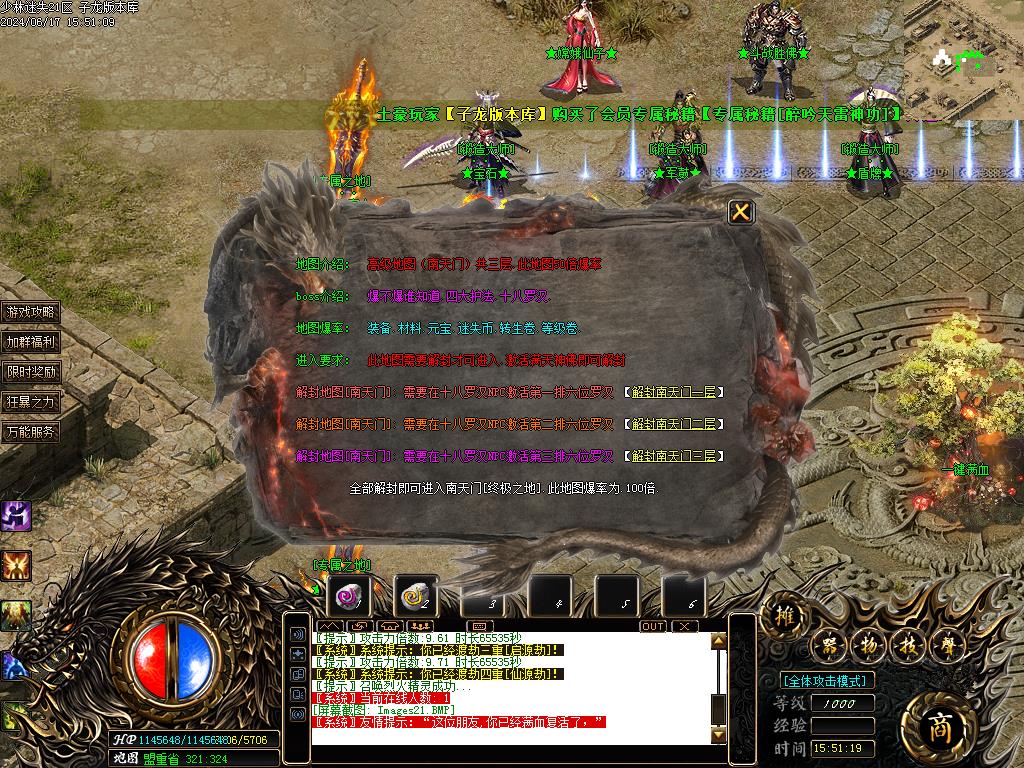Open the 器 equipment panel

tap(829, 646)
